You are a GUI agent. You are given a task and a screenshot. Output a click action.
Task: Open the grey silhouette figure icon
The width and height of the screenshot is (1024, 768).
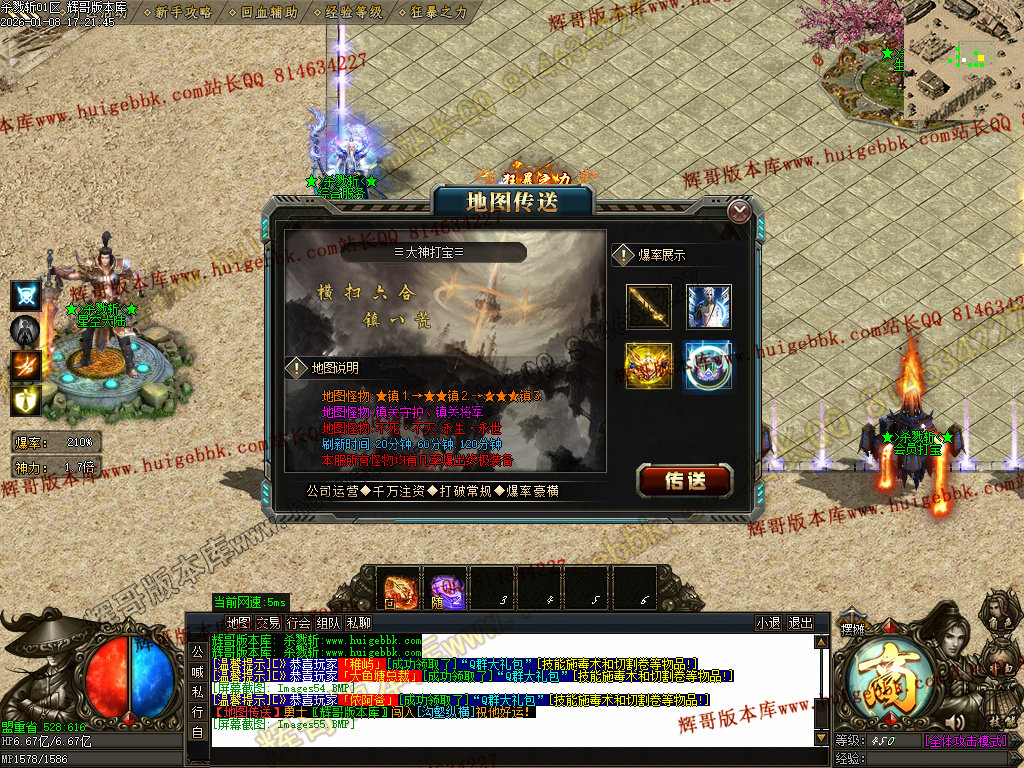point(25,331)
